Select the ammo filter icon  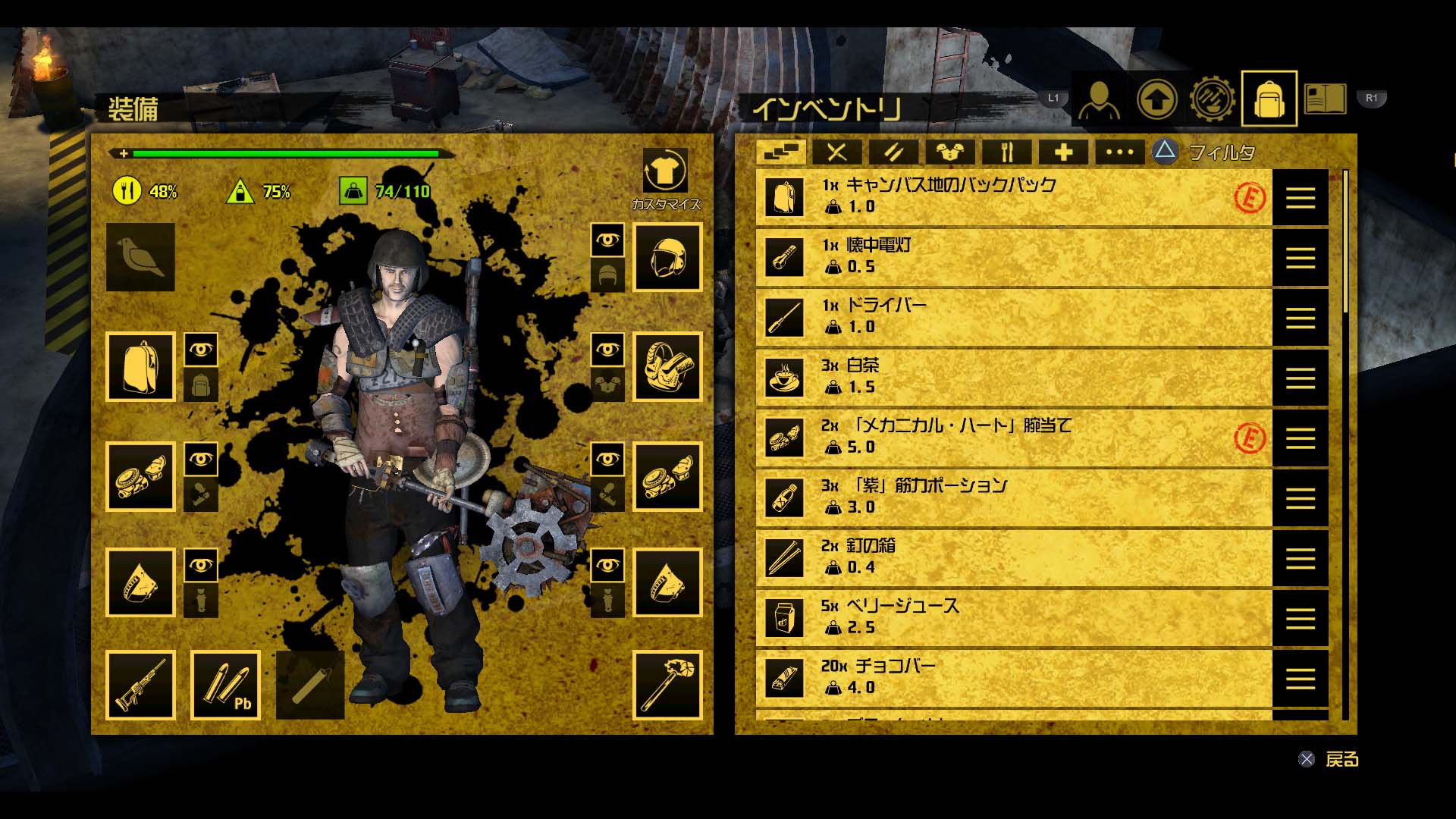pos(895,151)
